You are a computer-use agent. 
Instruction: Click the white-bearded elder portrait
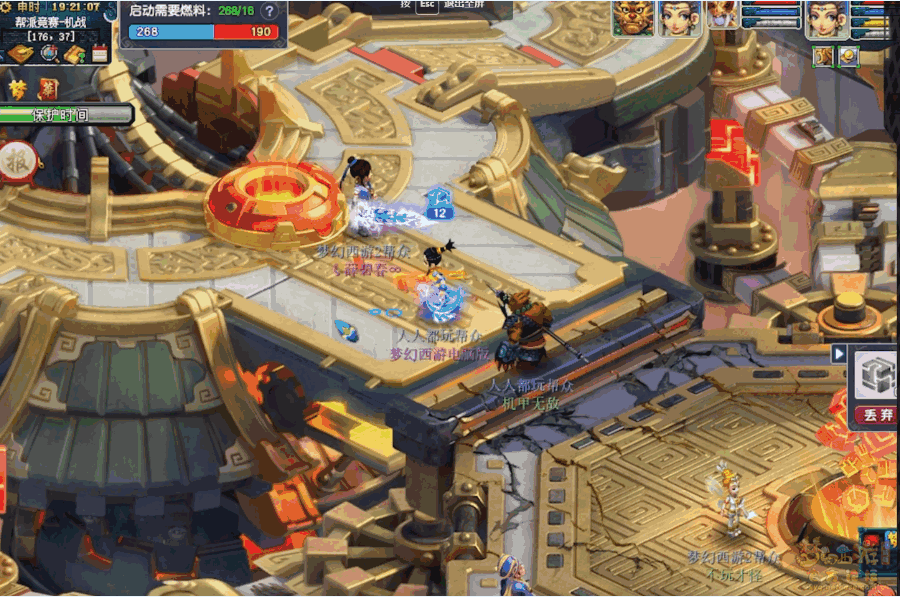point(721,15)
